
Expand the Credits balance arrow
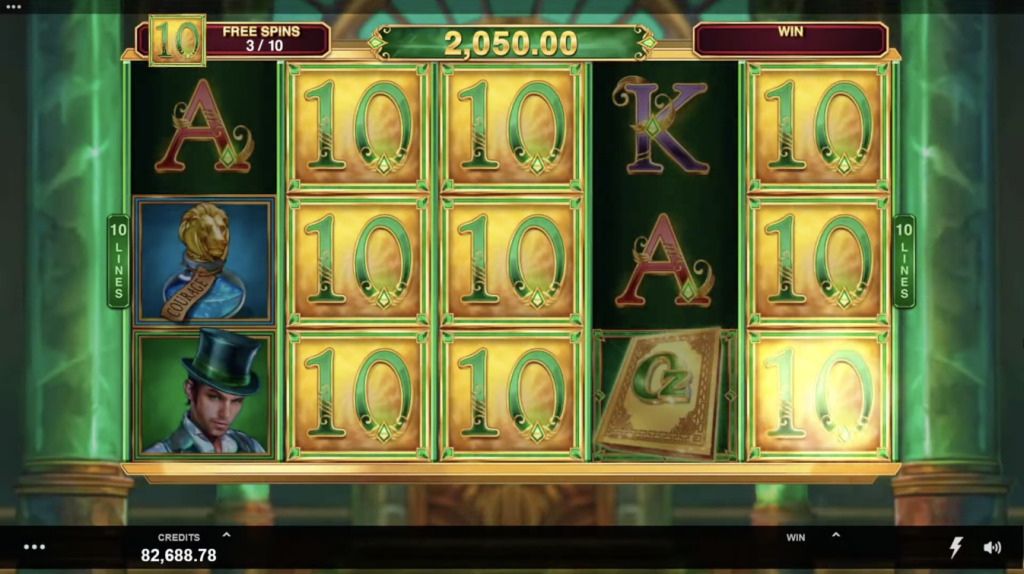[x=226, y=535]
